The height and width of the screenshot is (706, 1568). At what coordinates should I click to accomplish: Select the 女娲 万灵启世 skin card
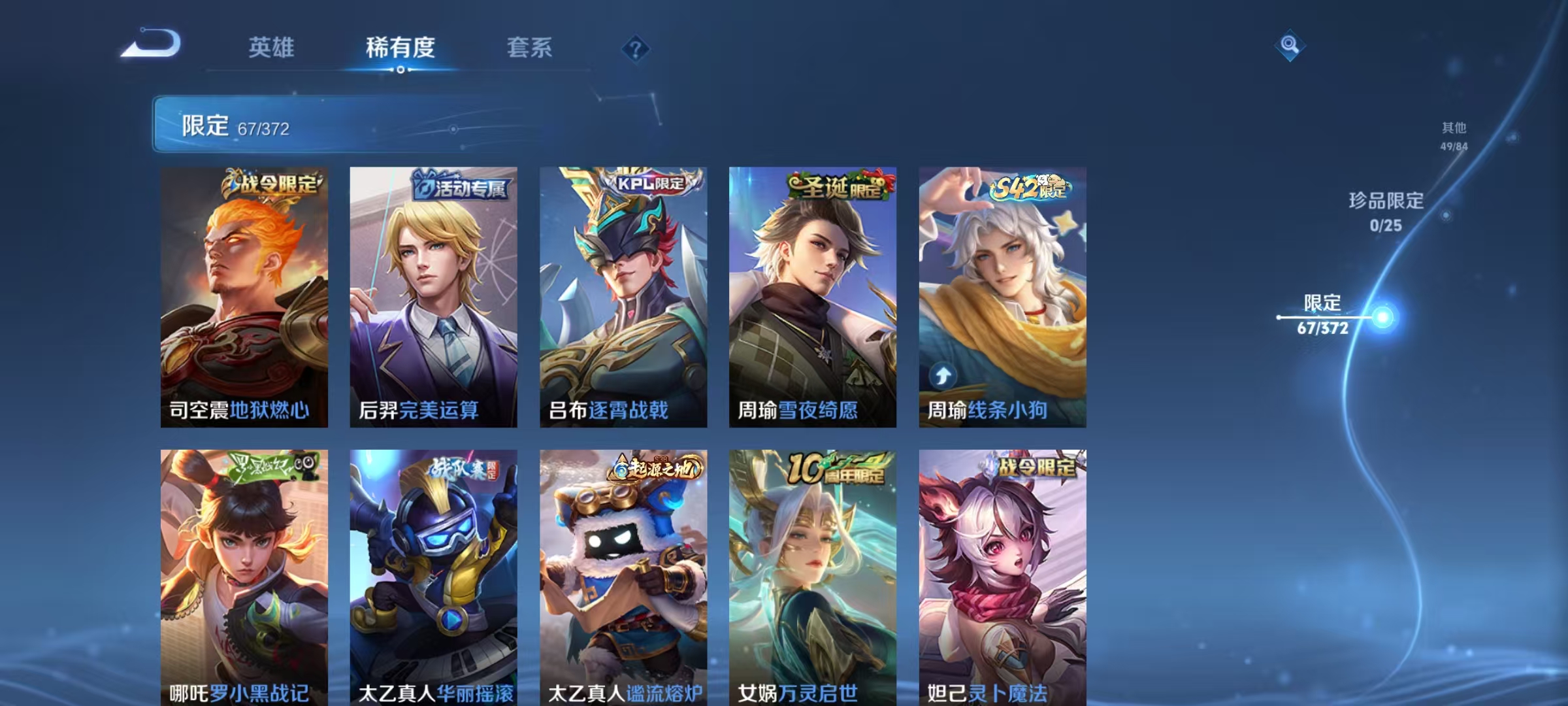pos(812,582)
